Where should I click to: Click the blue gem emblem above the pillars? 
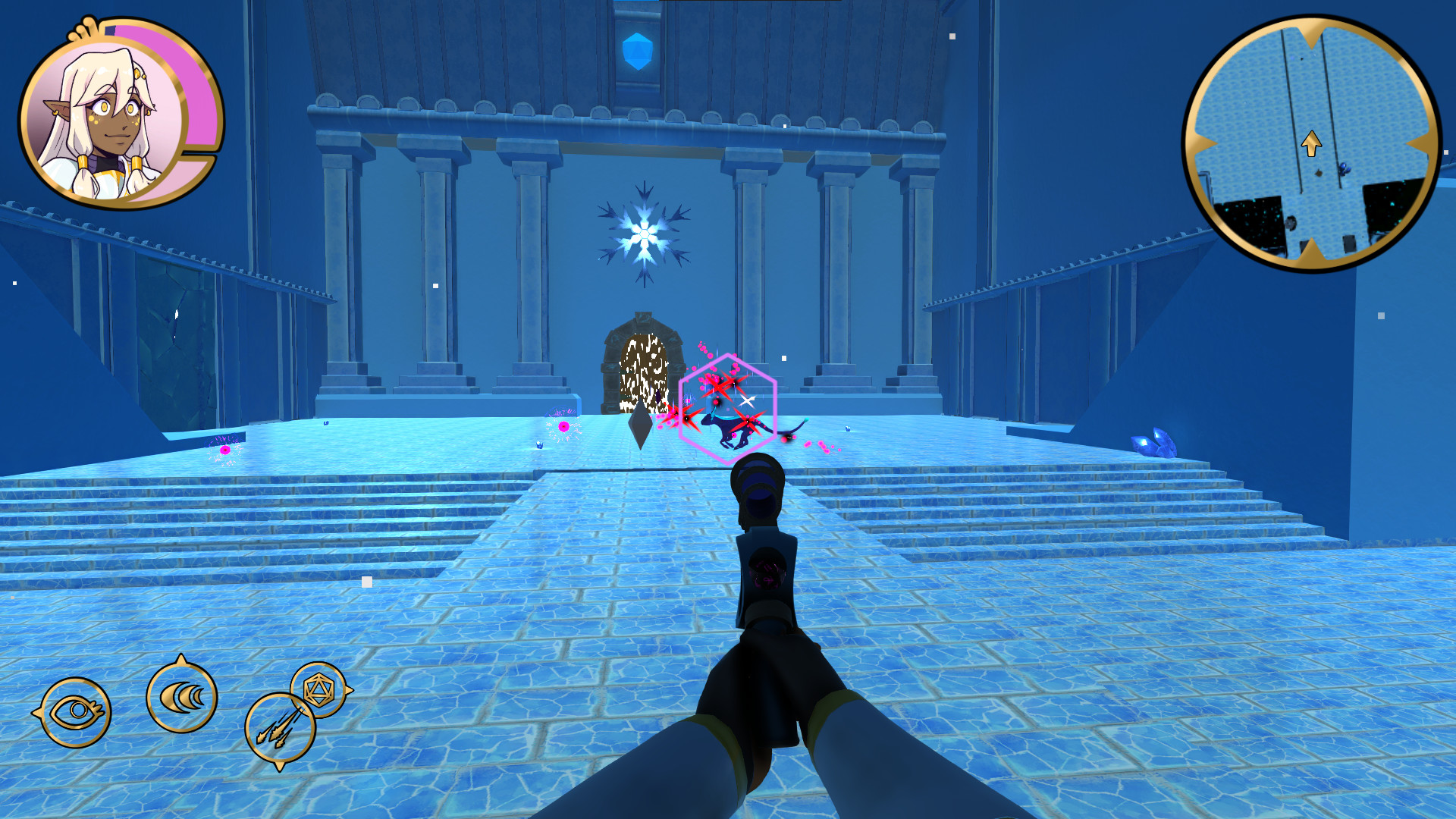click(x=637, y=49)
